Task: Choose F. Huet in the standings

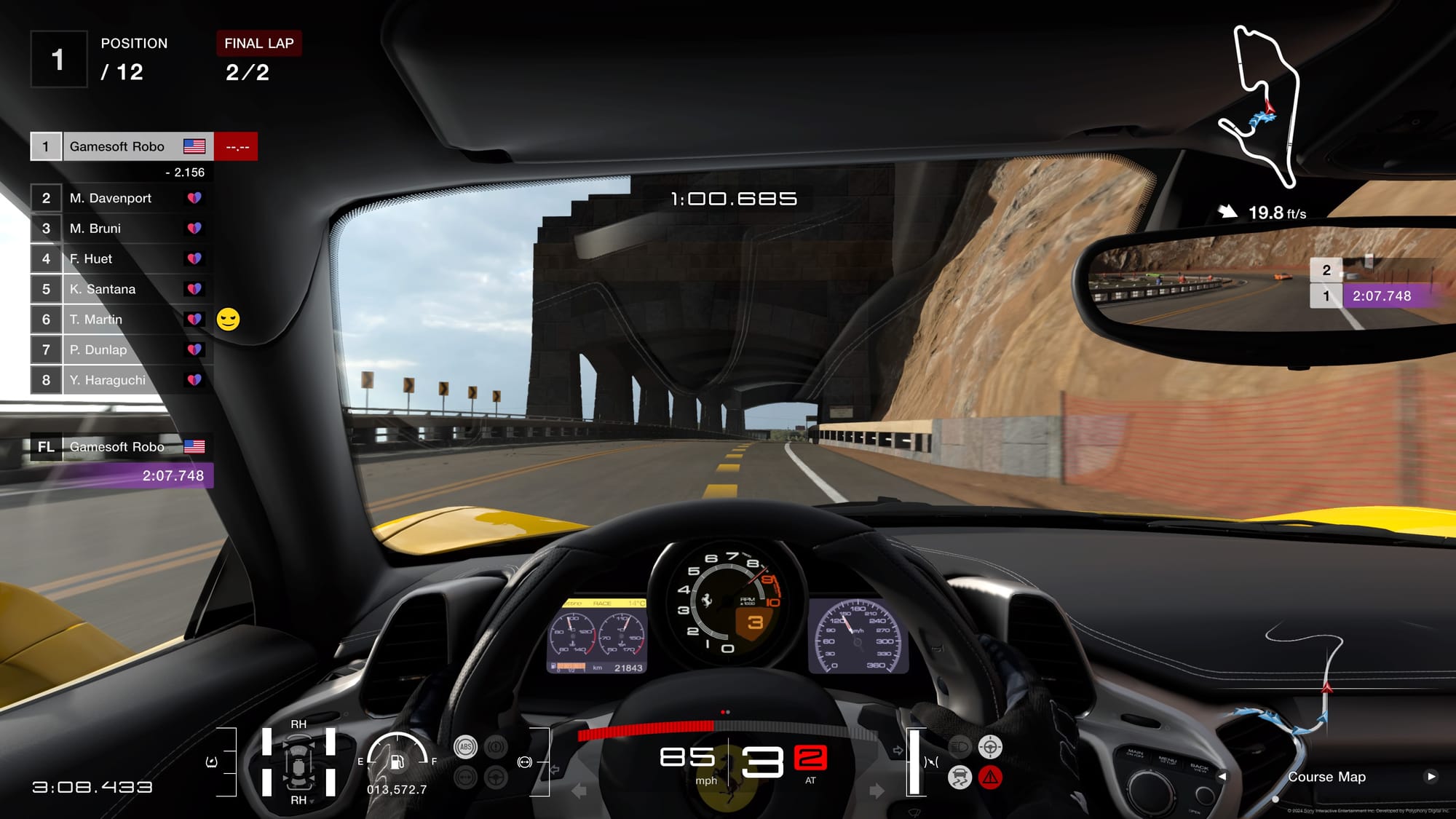Action: [122, 259]
